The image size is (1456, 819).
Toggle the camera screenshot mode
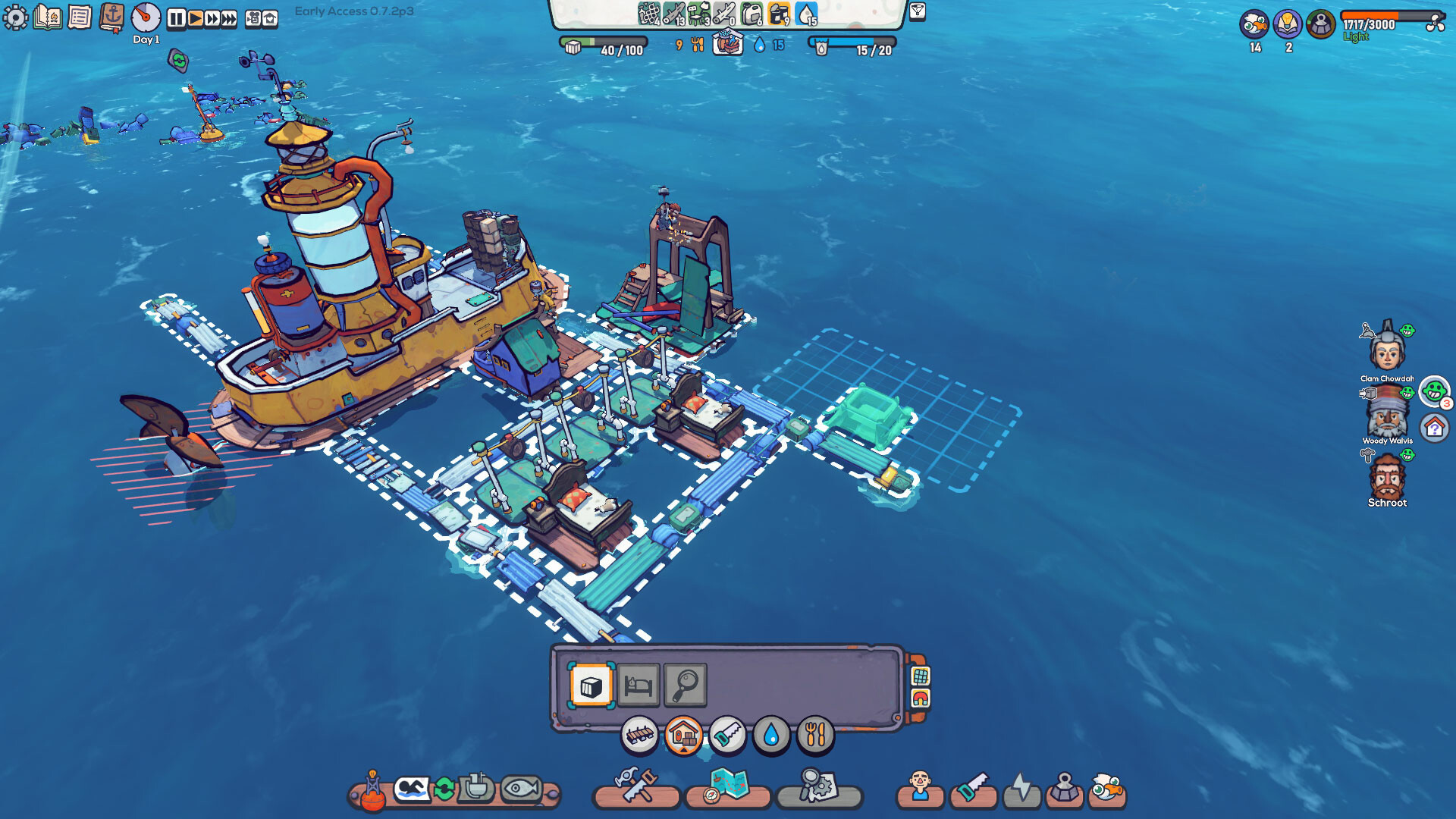coord(254,17)
